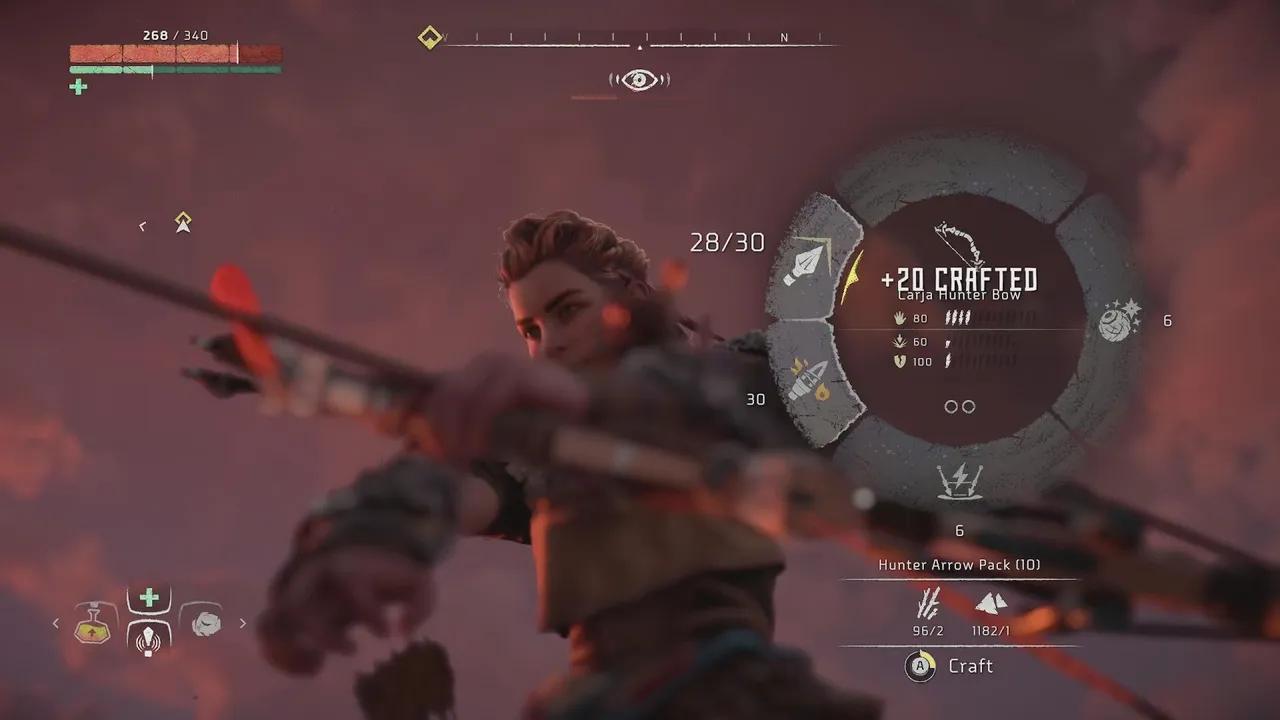Choose the rock item in the quick tray
The width and height of the screenshot is (1280, 720).
pos(205,622)
